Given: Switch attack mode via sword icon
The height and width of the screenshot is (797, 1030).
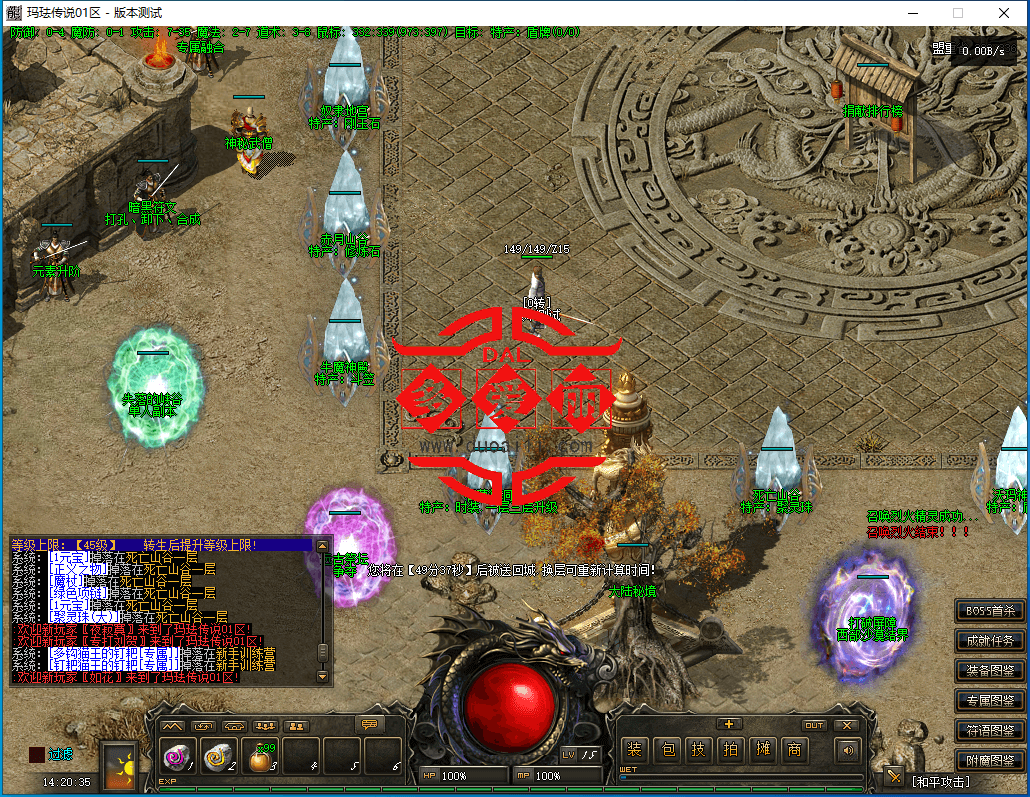Looking at the screenshot, I should coord(893,777).
